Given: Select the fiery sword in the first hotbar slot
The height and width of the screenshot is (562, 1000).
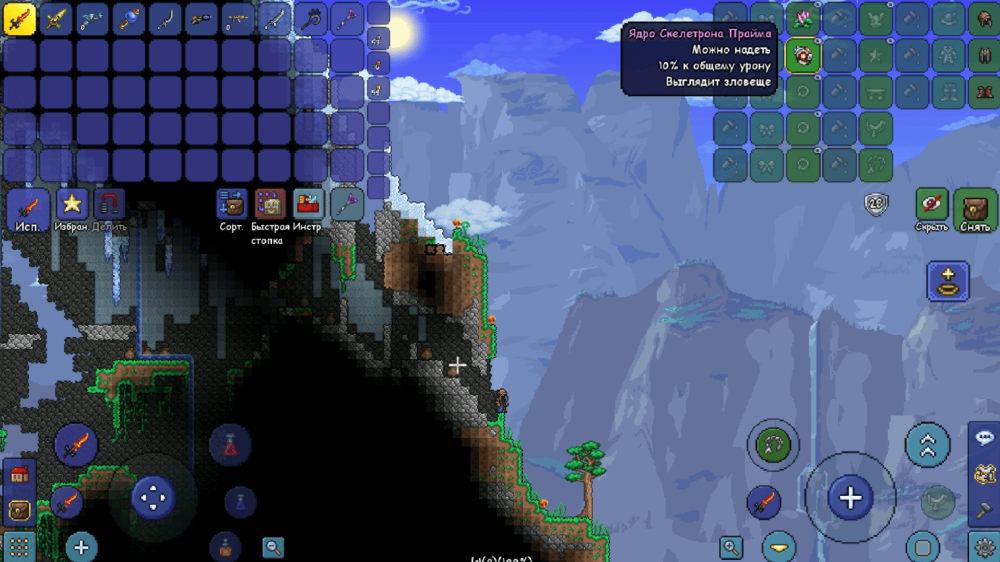Looking at the screenshot, I should tap(20, 18).
